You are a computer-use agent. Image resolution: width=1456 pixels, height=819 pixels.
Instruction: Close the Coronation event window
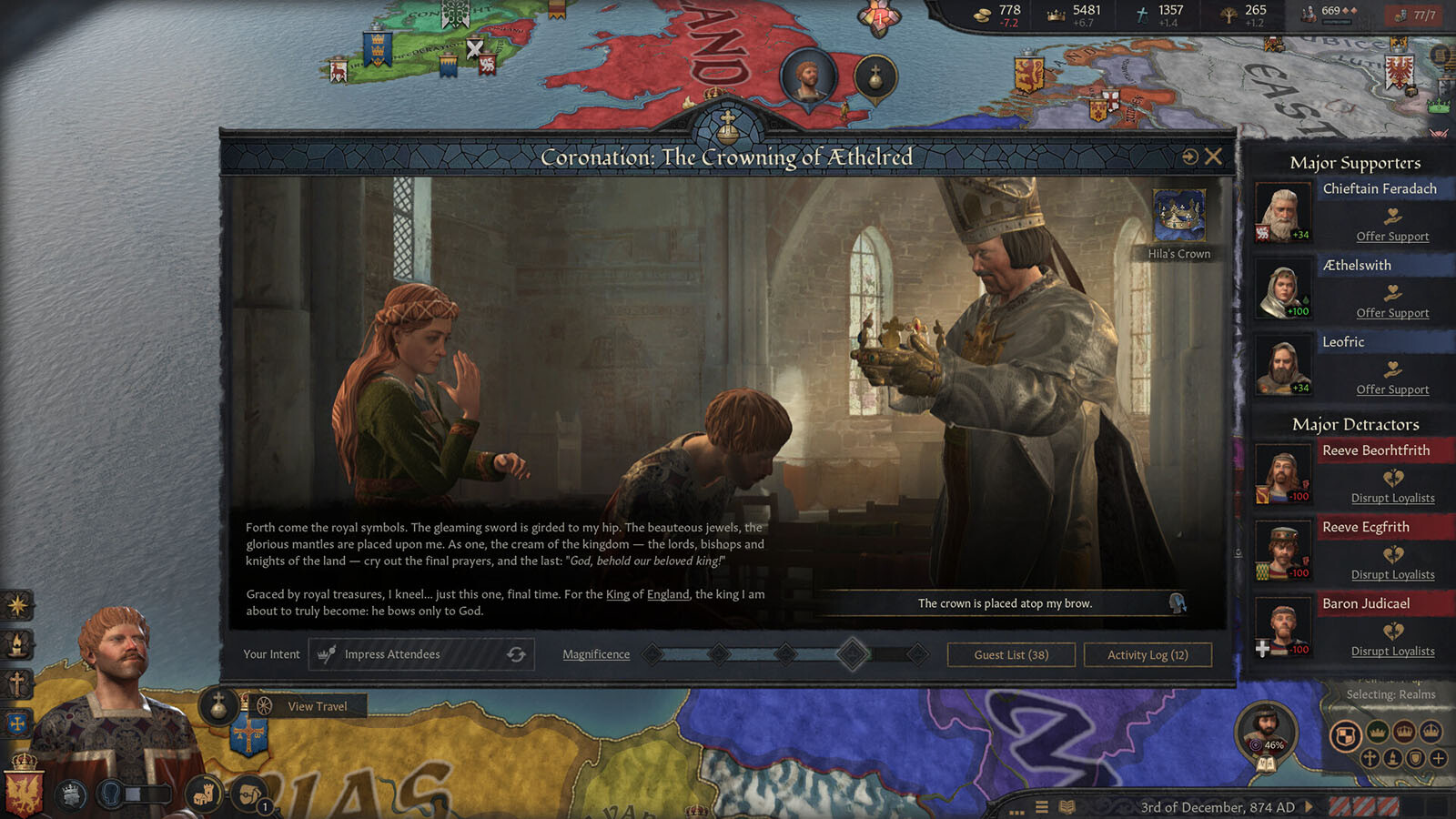point(1213,157)
